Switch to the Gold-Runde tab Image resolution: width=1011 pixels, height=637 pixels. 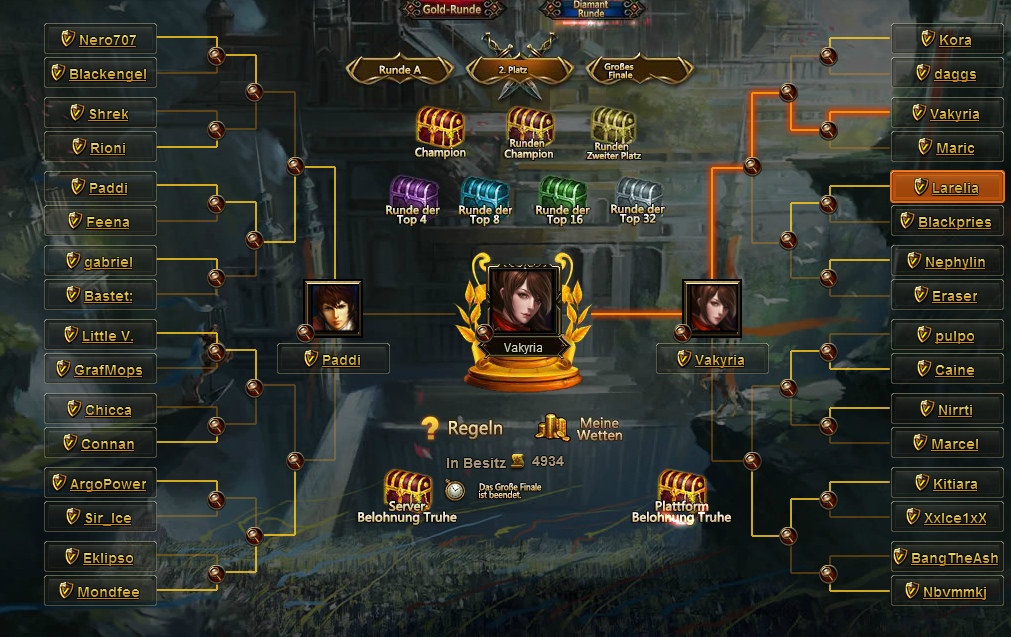[453, 9]
